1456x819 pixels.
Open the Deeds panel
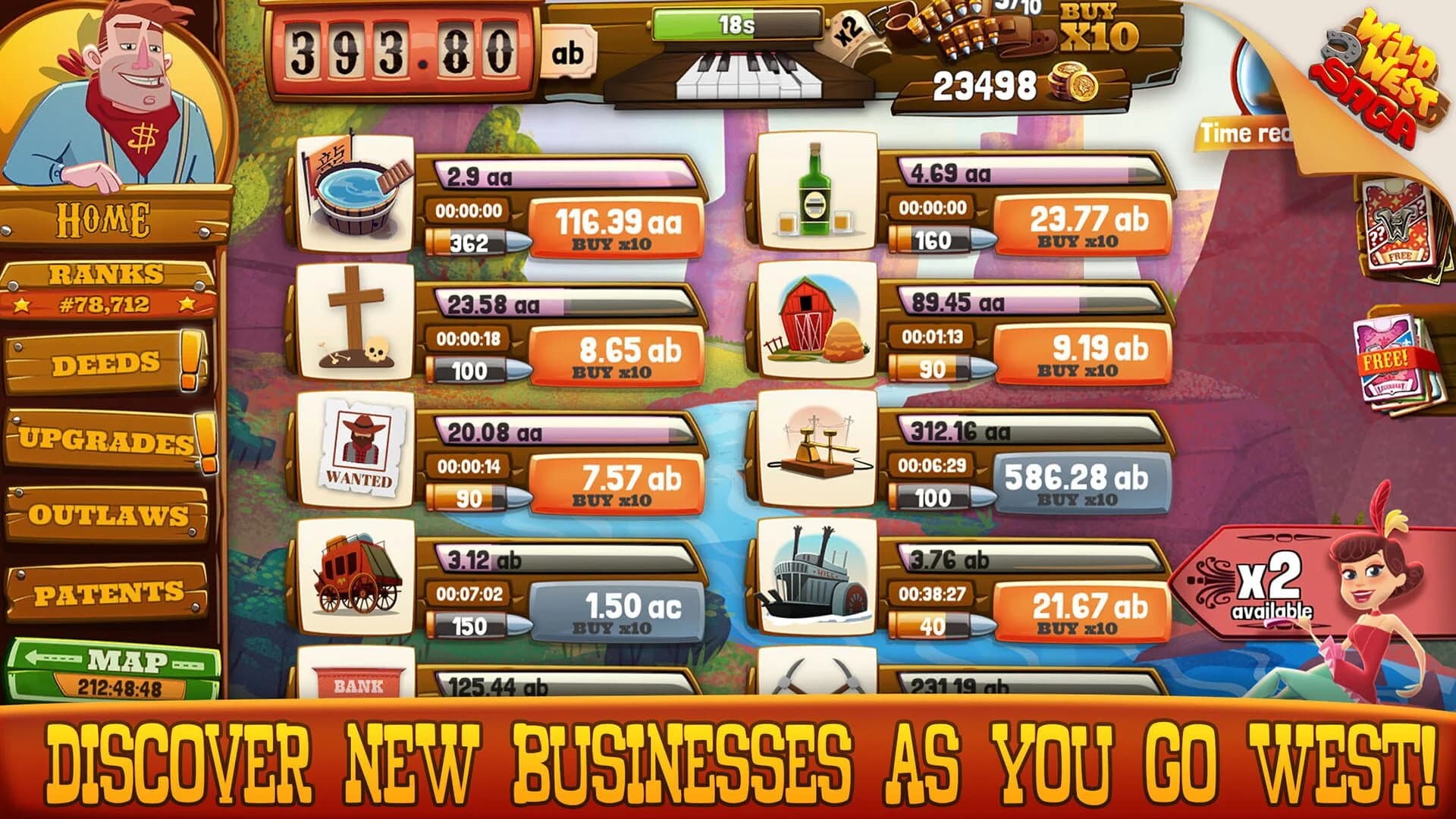click(x=106, y=362)
